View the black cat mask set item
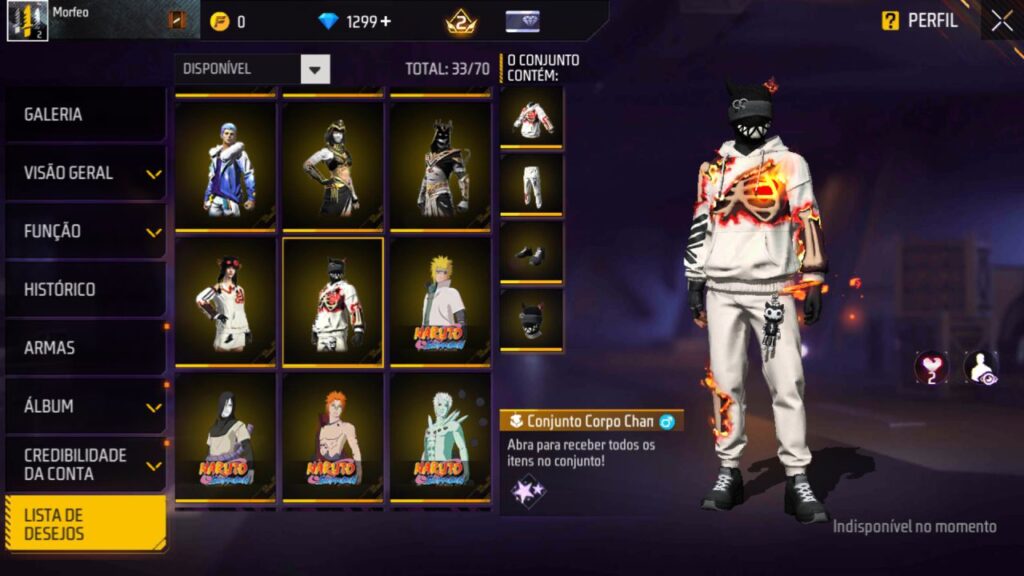Screen dimensions: 1024x576 click(x=531, y=321)
